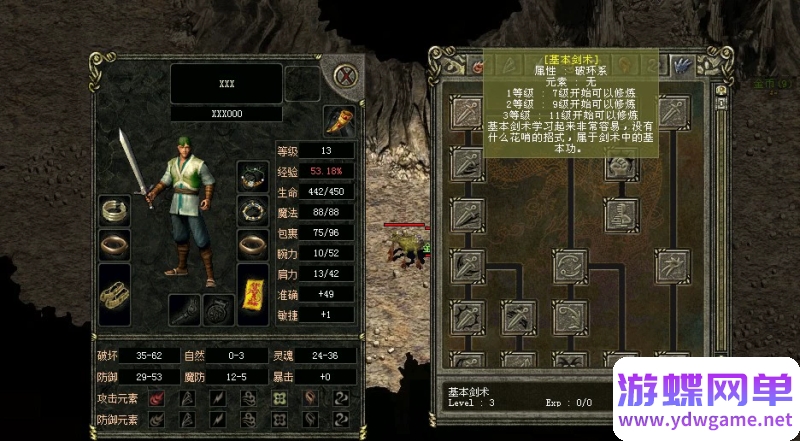Close the character equipment panel
This screenshot has width=800, height=441.
tap(346, 76)
